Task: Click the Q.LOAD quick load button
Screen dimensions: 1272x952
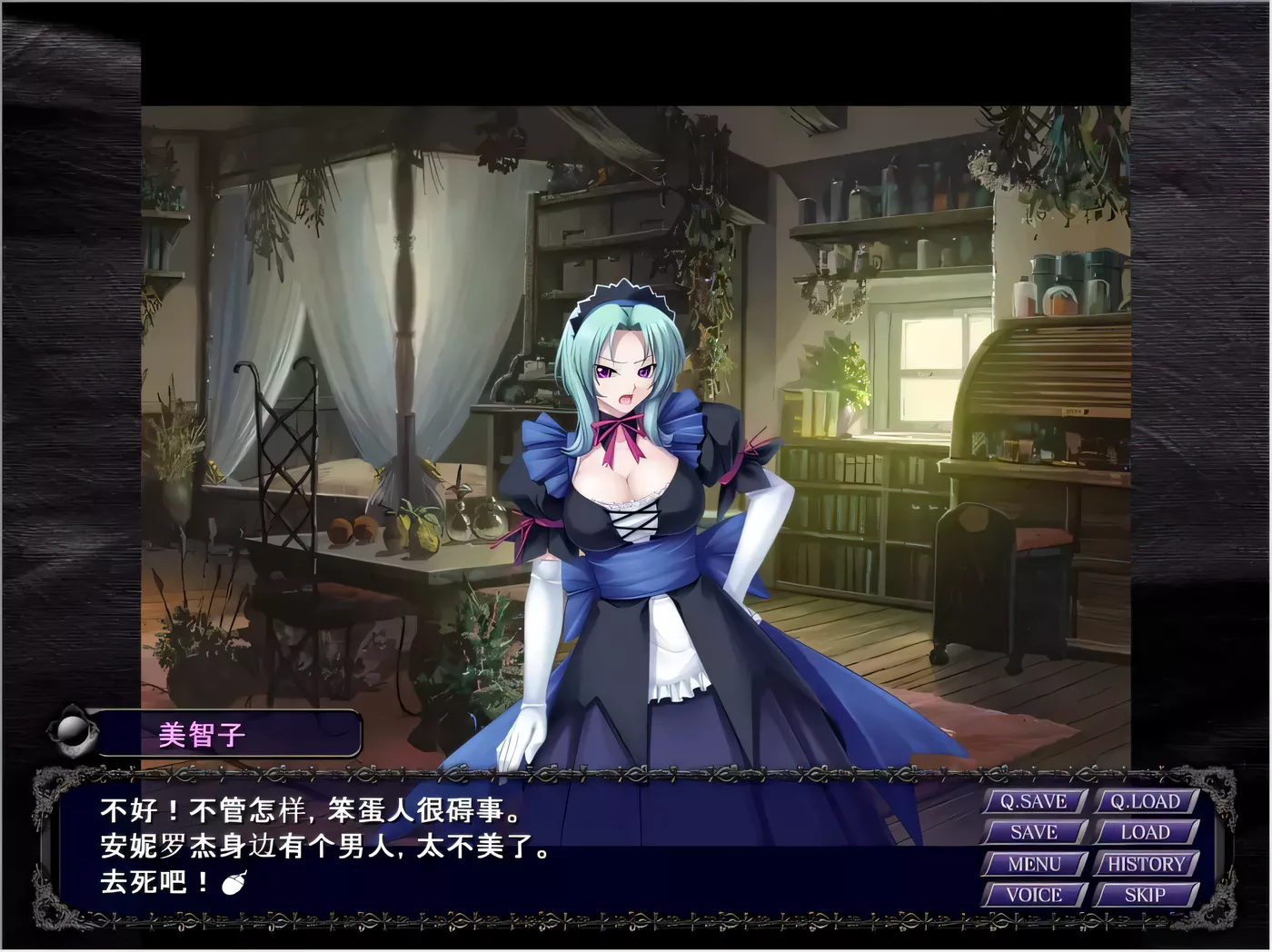Action: pyautogui.click(x=1147, y=803)
